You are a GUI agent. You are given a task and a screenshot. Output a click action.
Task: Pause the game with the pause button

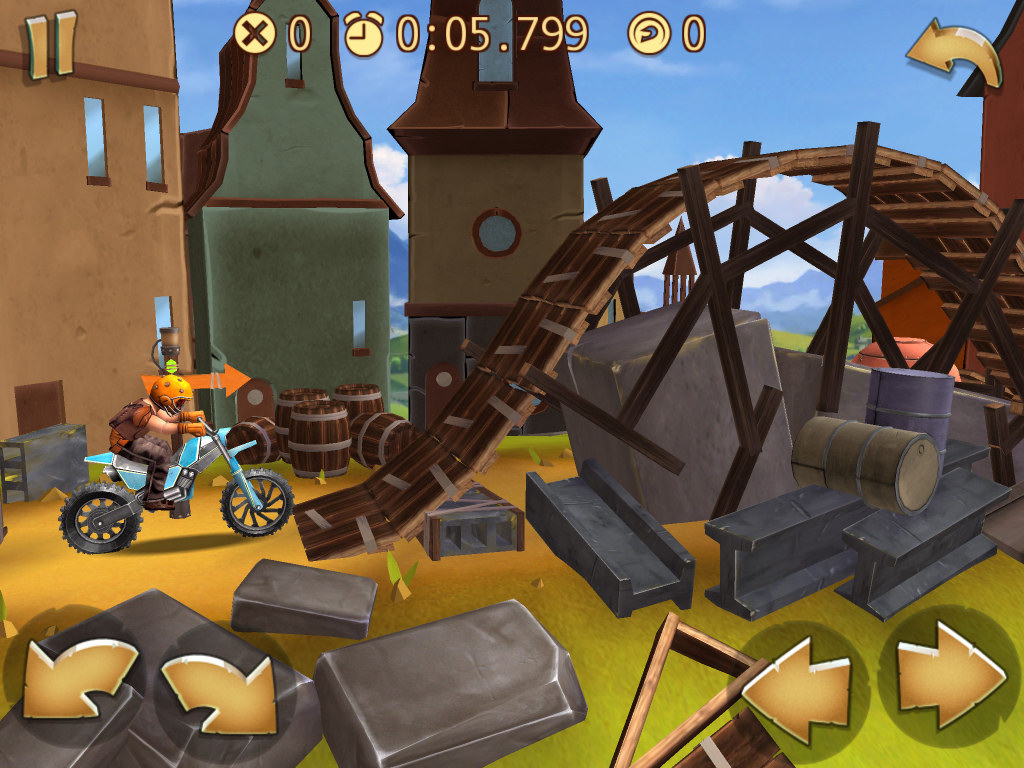coord(50,46)
